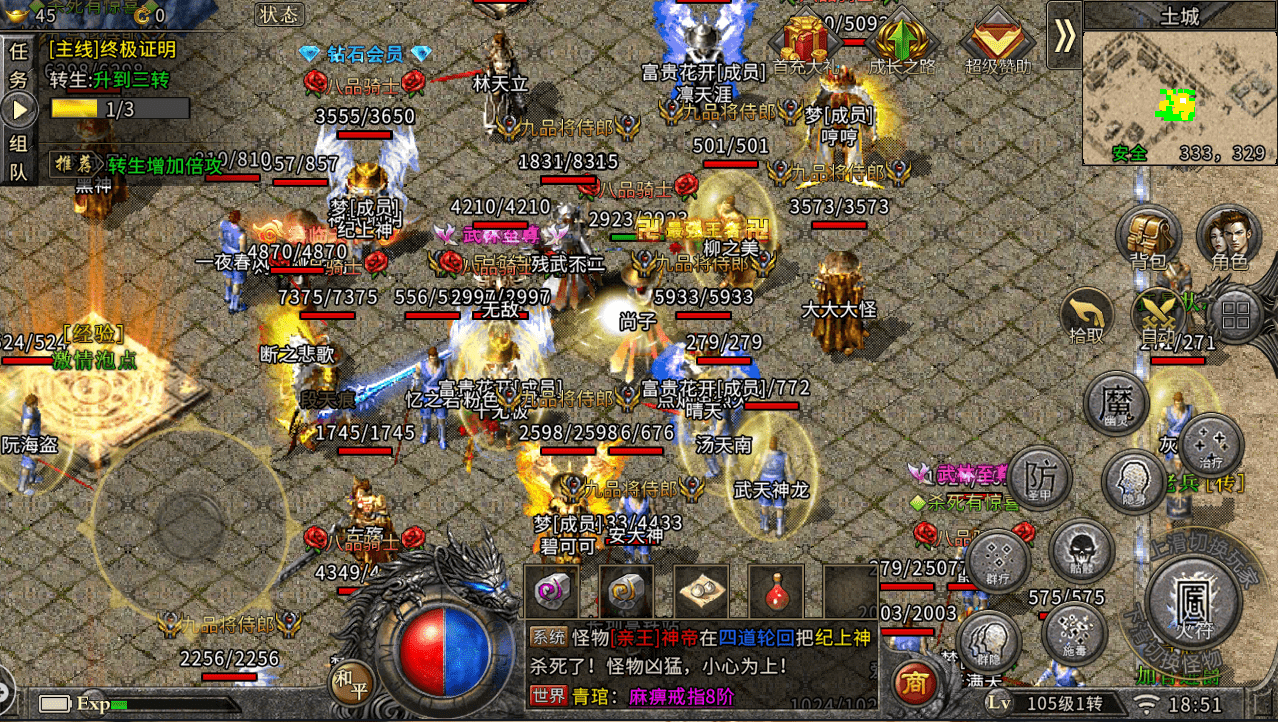1278x722 pixels.
Task: Open the 角色 character sheet
Action: click(1228, 239)
